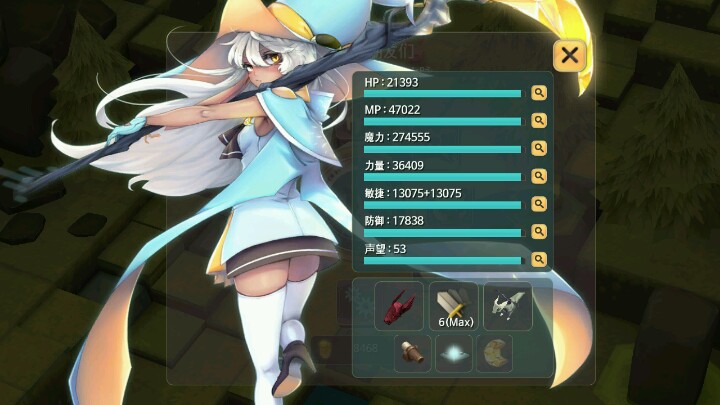Inspect the HP stat details
The image size is (720, 405).
539,93
